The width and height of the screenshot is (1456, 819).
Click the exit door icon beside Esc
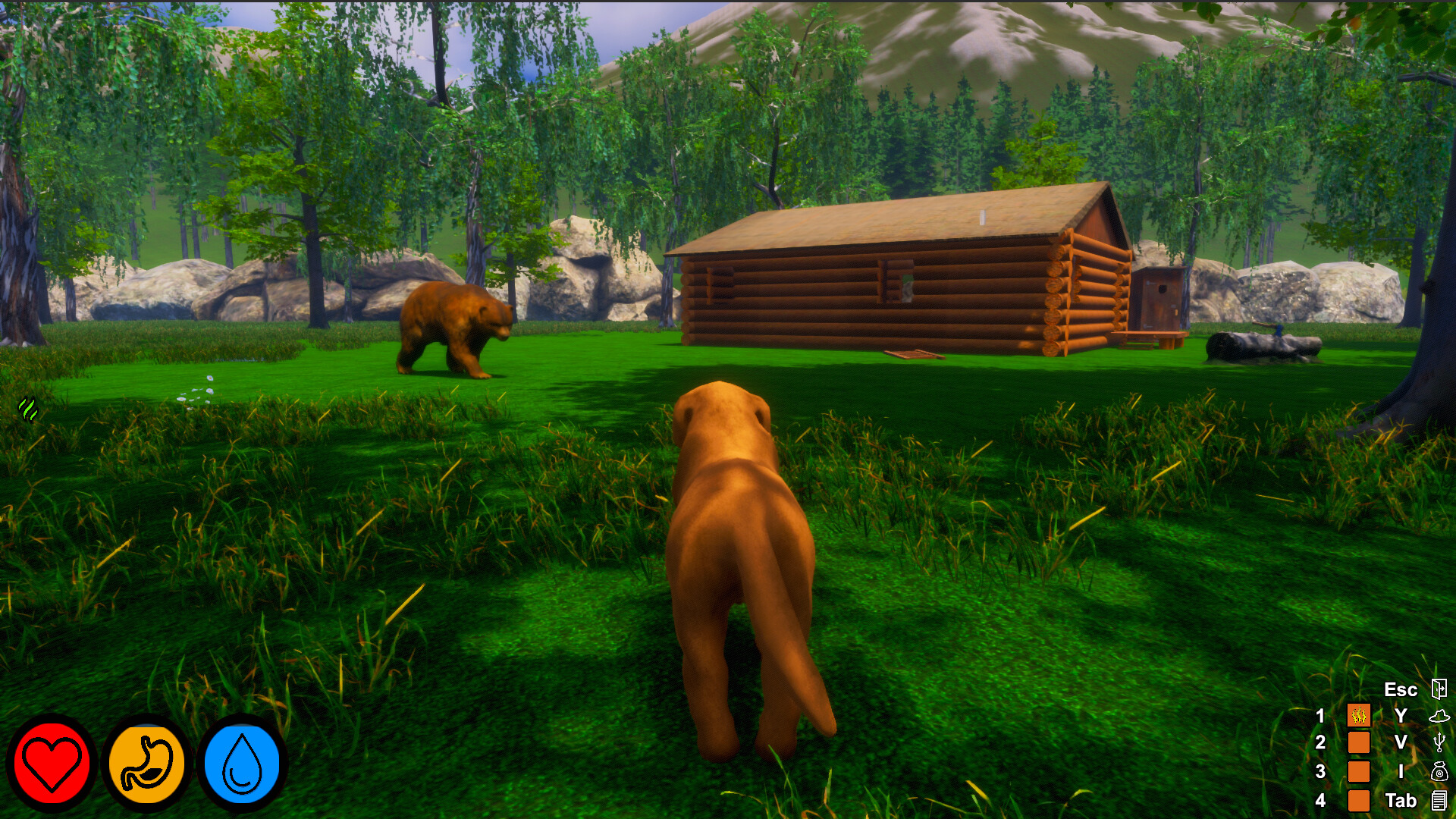tap(1439, 689)
